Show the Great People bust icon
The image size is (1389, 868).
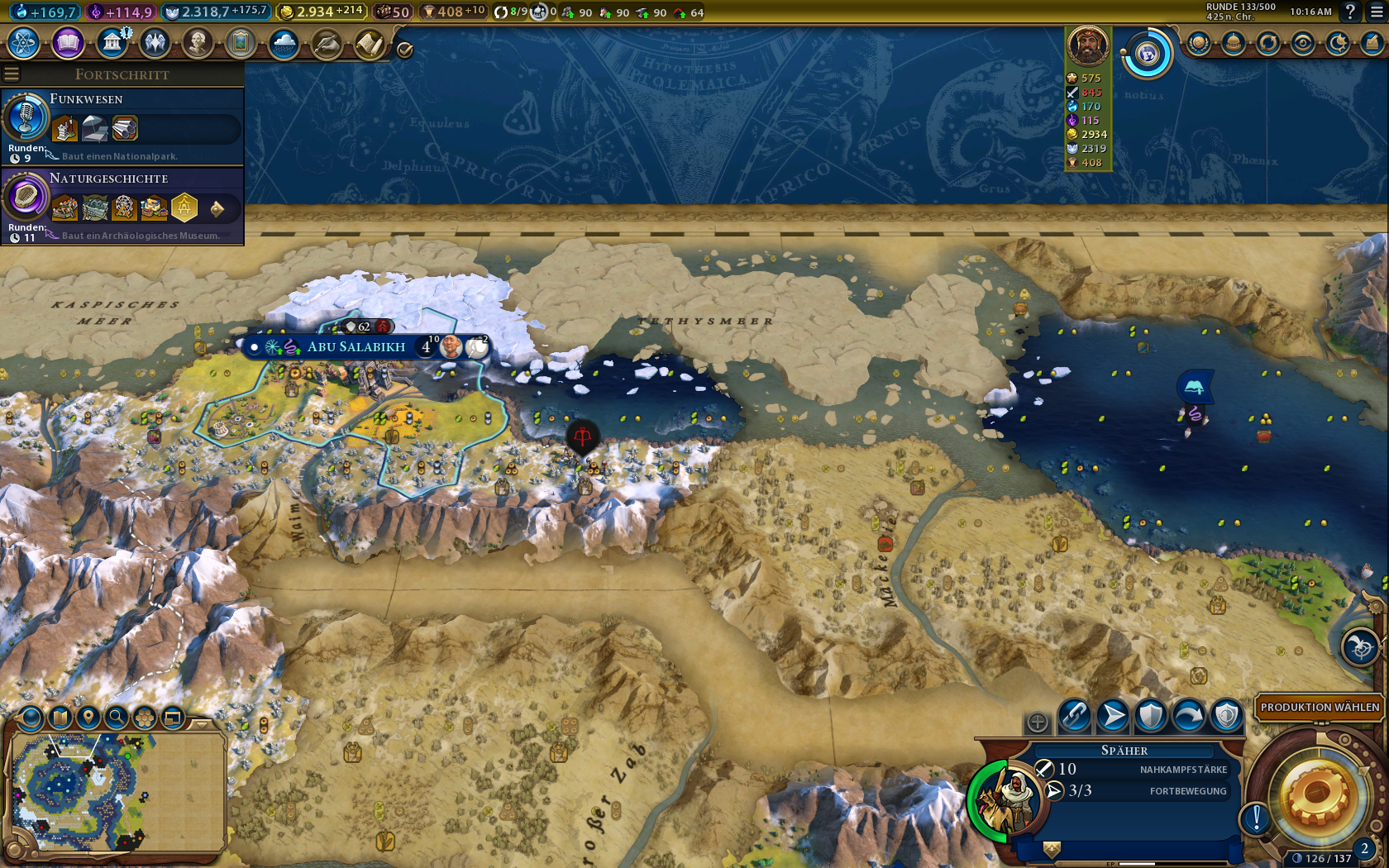(x=198, y=43)
